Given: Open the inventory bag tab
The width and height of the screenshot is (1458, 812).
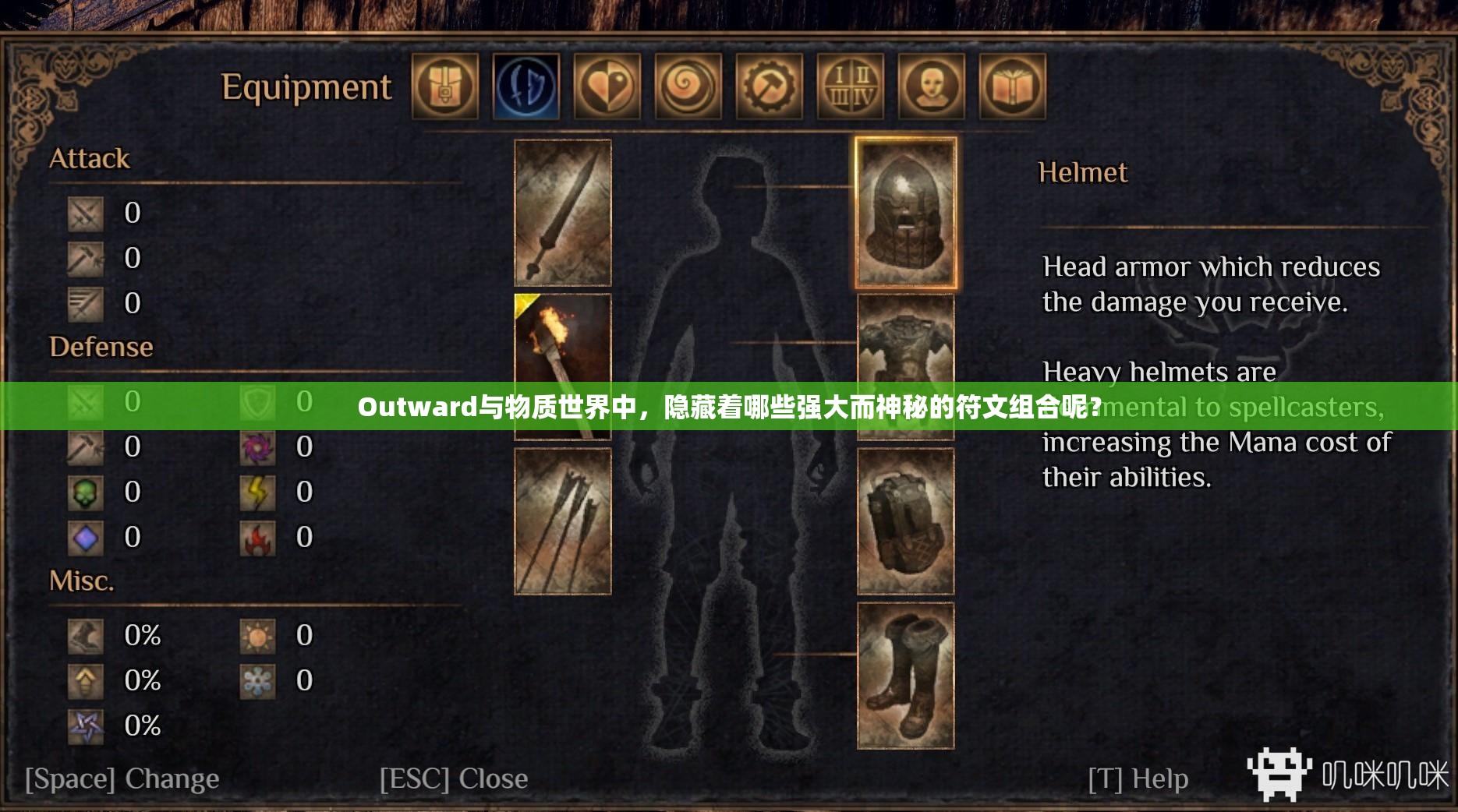Looking at the screenshot, I should coord(445,88).
